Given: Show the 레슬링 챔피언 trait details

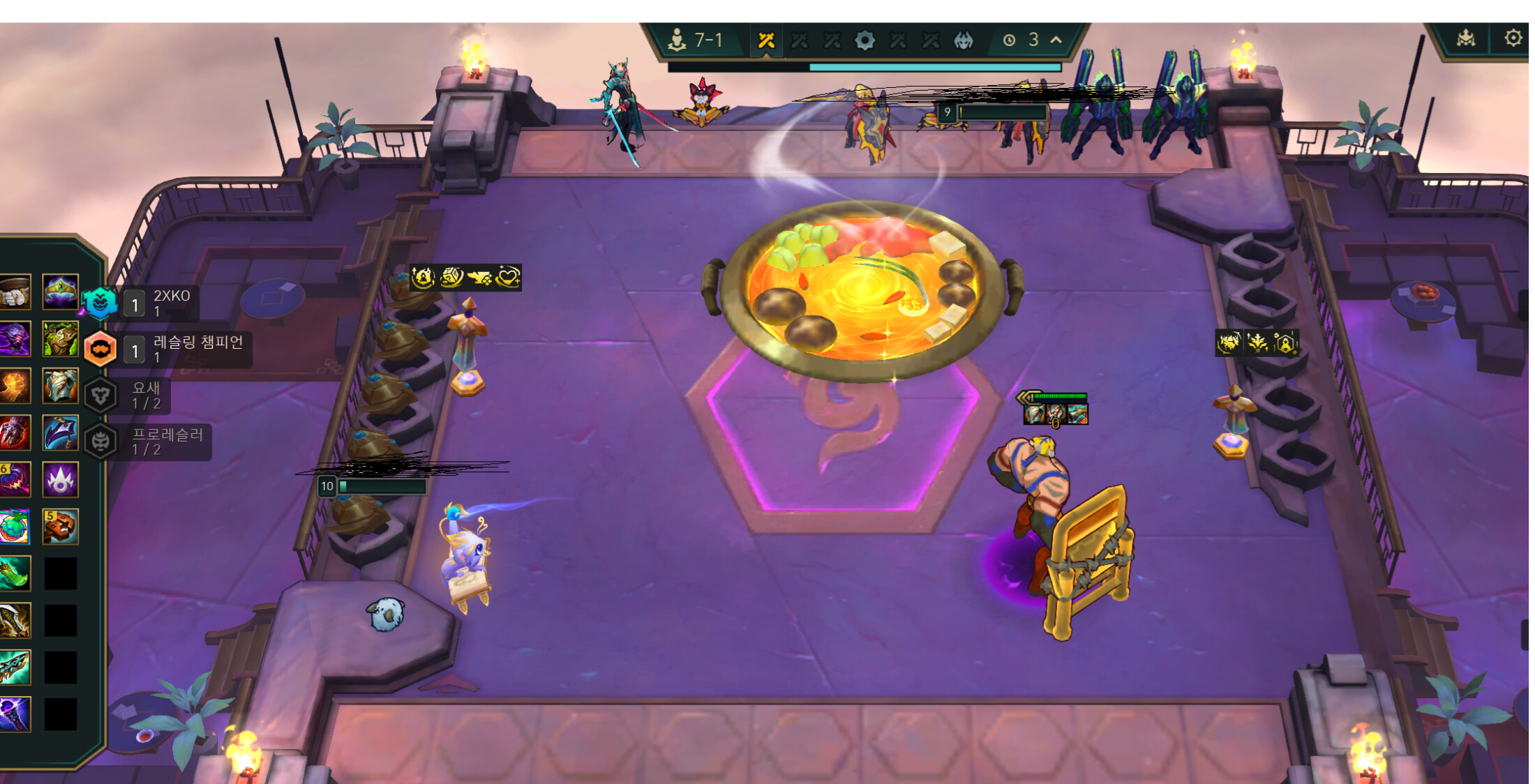Looking at the screenshot, I should tap(100, 349).
